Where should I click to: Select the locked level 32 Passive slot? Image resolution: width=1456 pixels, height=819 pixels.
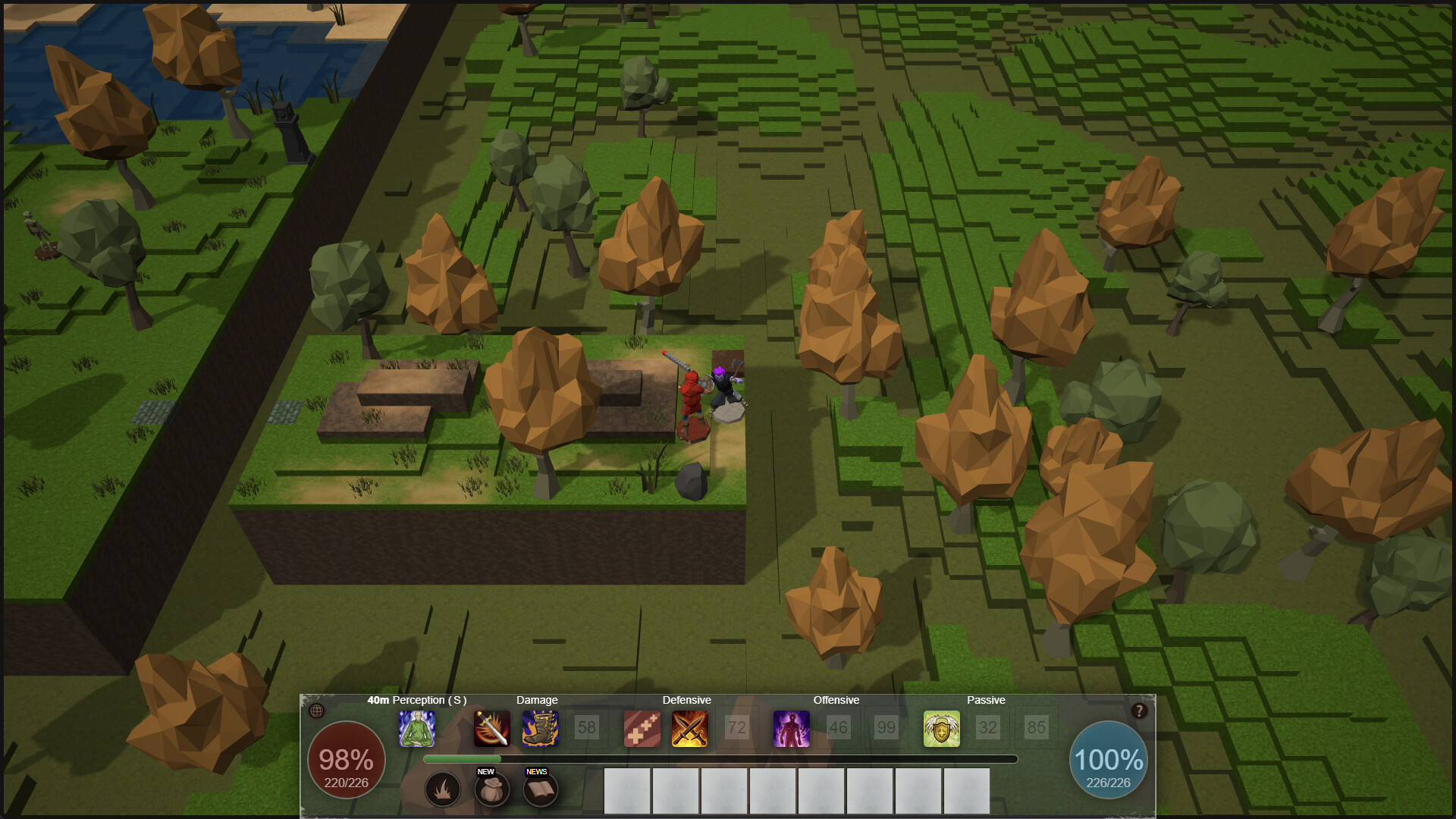988,729
